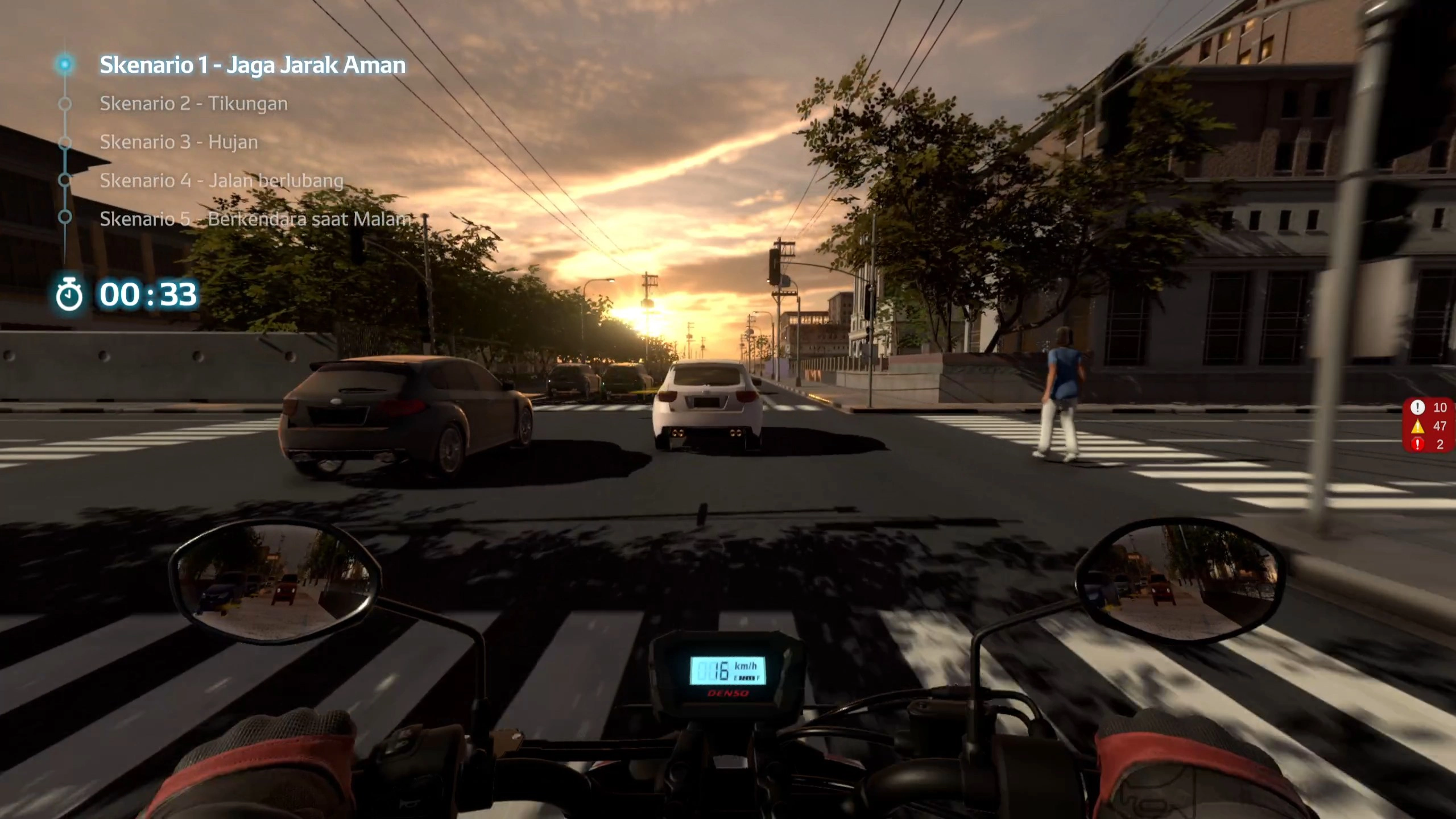
Task: Select Skenario 1 - Jaga Jarak Aman
Action: [x=252, y=65]
